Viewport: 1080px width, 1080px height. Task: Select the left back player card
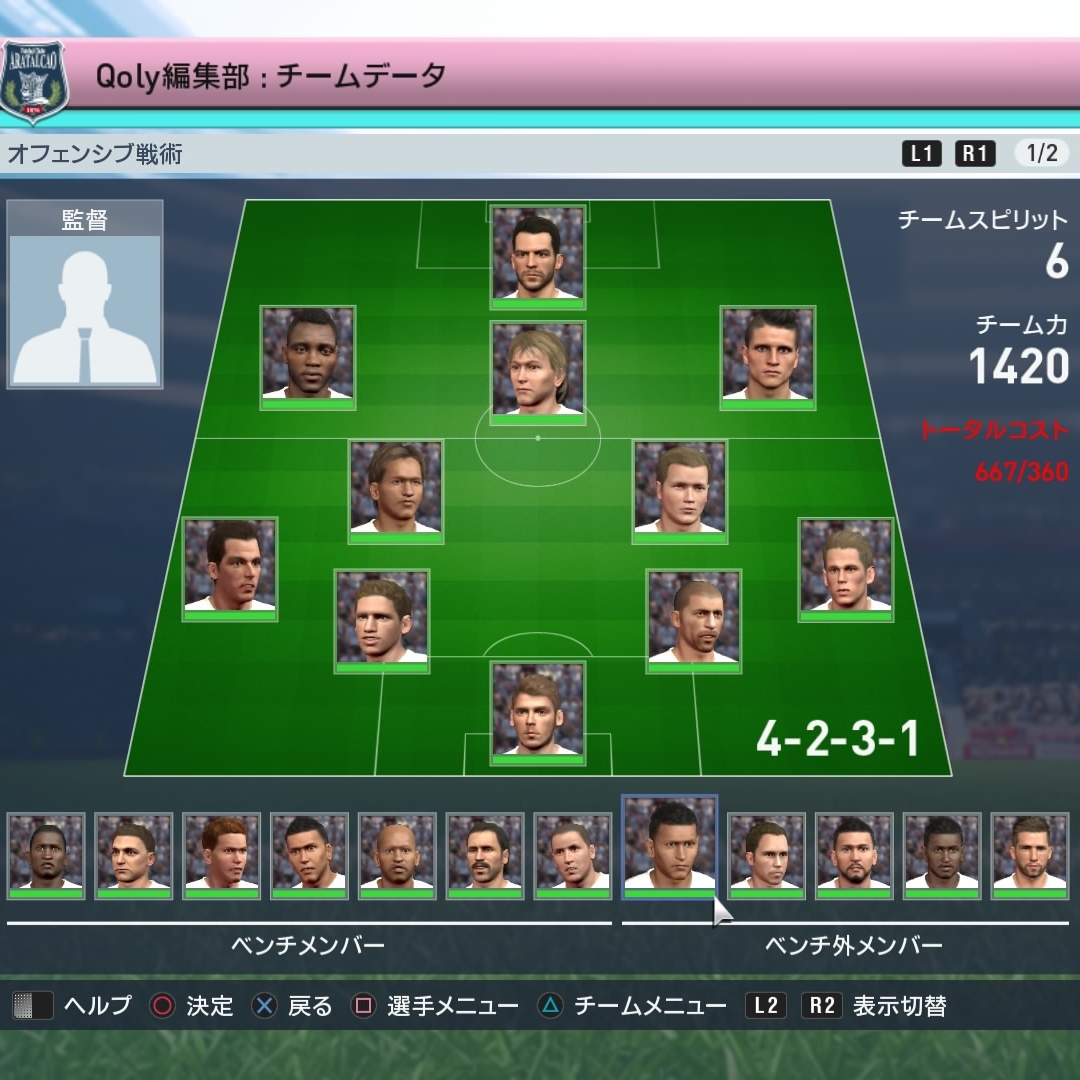(x=230, y=569)
